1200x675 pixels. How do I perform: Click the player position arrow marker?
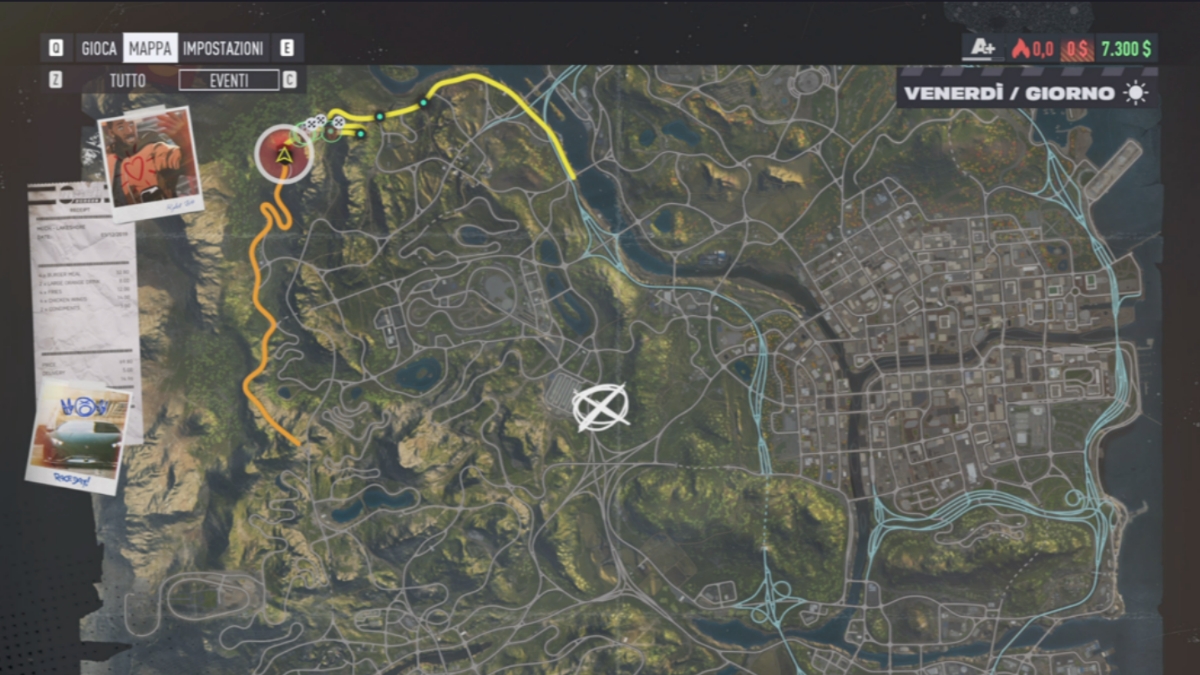pyautogui.click(x=285, y=154)
